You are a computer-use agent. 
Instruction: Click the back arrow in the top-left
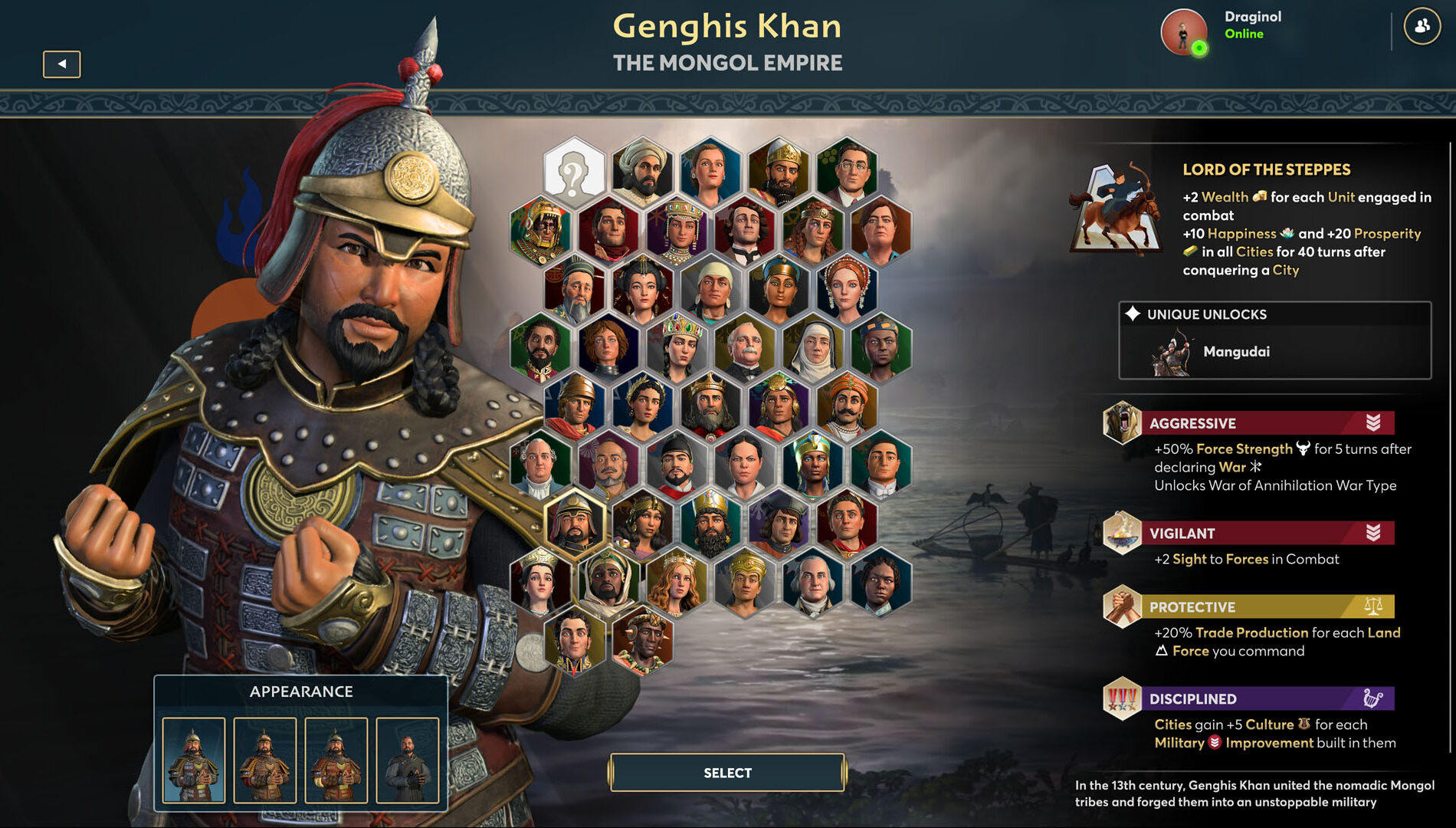(x=63, y=63)
